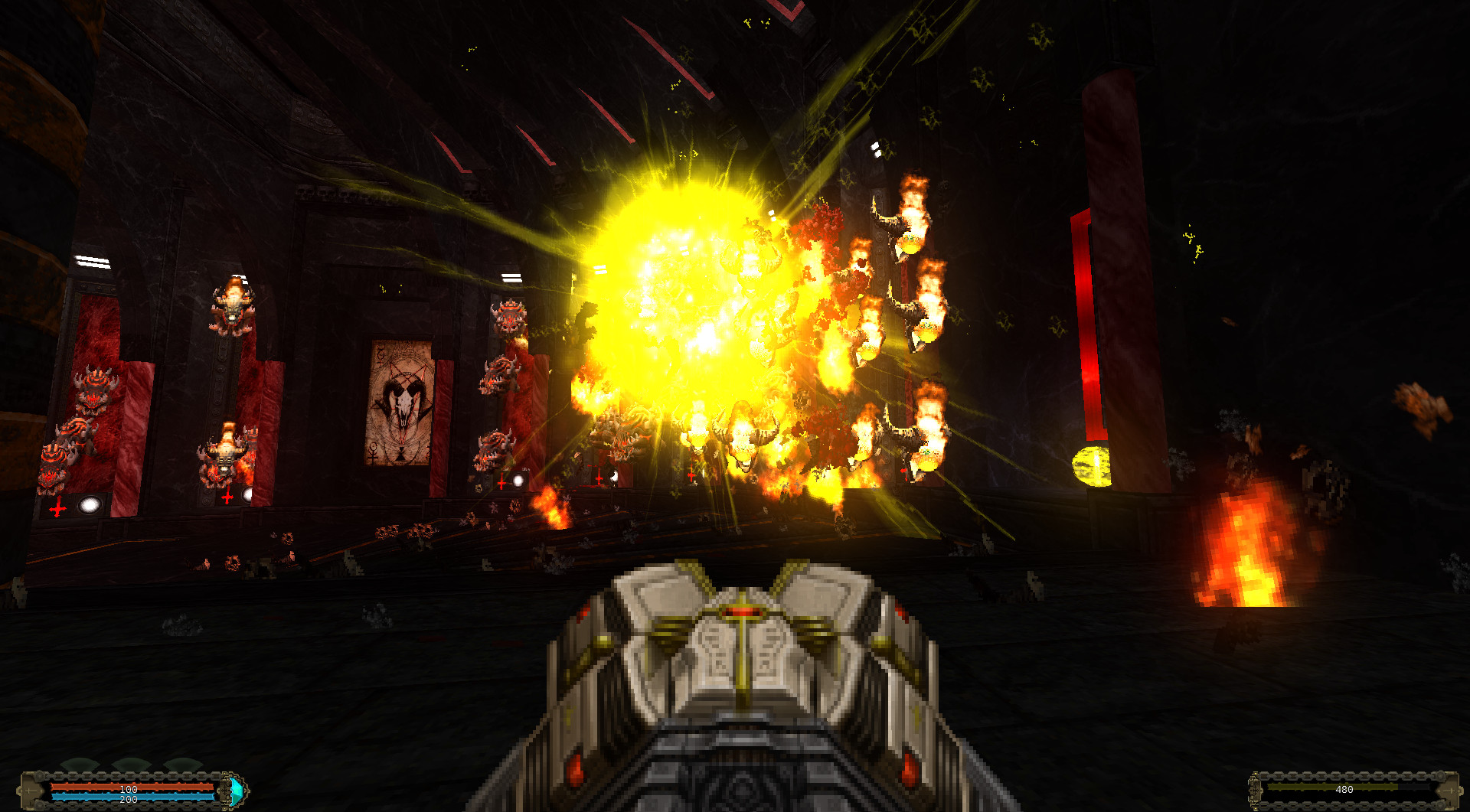Click the middle fan indicator above HUD bars
1470x812 pixels.
[x=132, y=762]
